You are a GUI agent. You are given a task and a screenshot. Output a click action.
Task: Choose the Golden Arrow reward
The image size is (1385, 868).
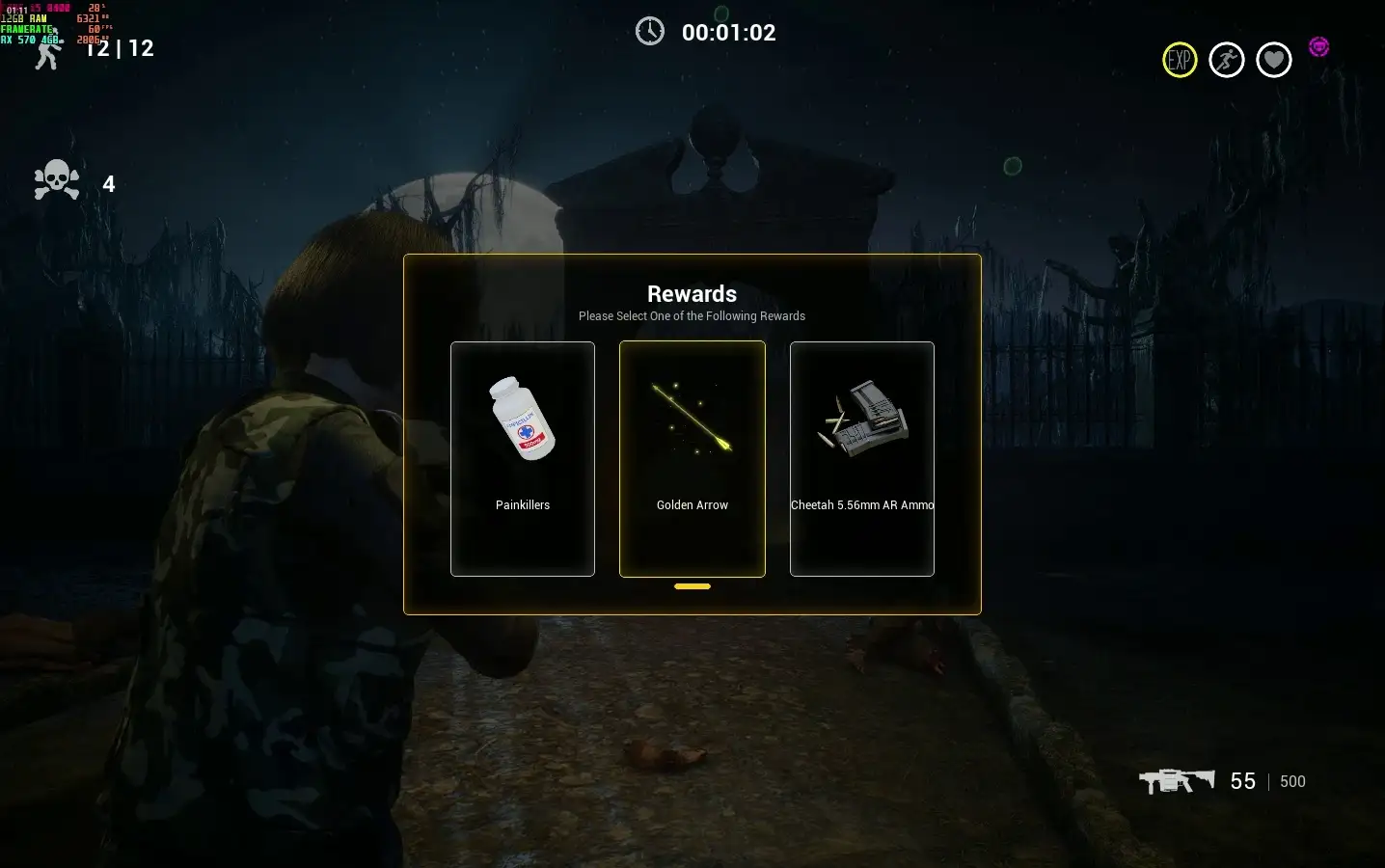click(692, 459)
